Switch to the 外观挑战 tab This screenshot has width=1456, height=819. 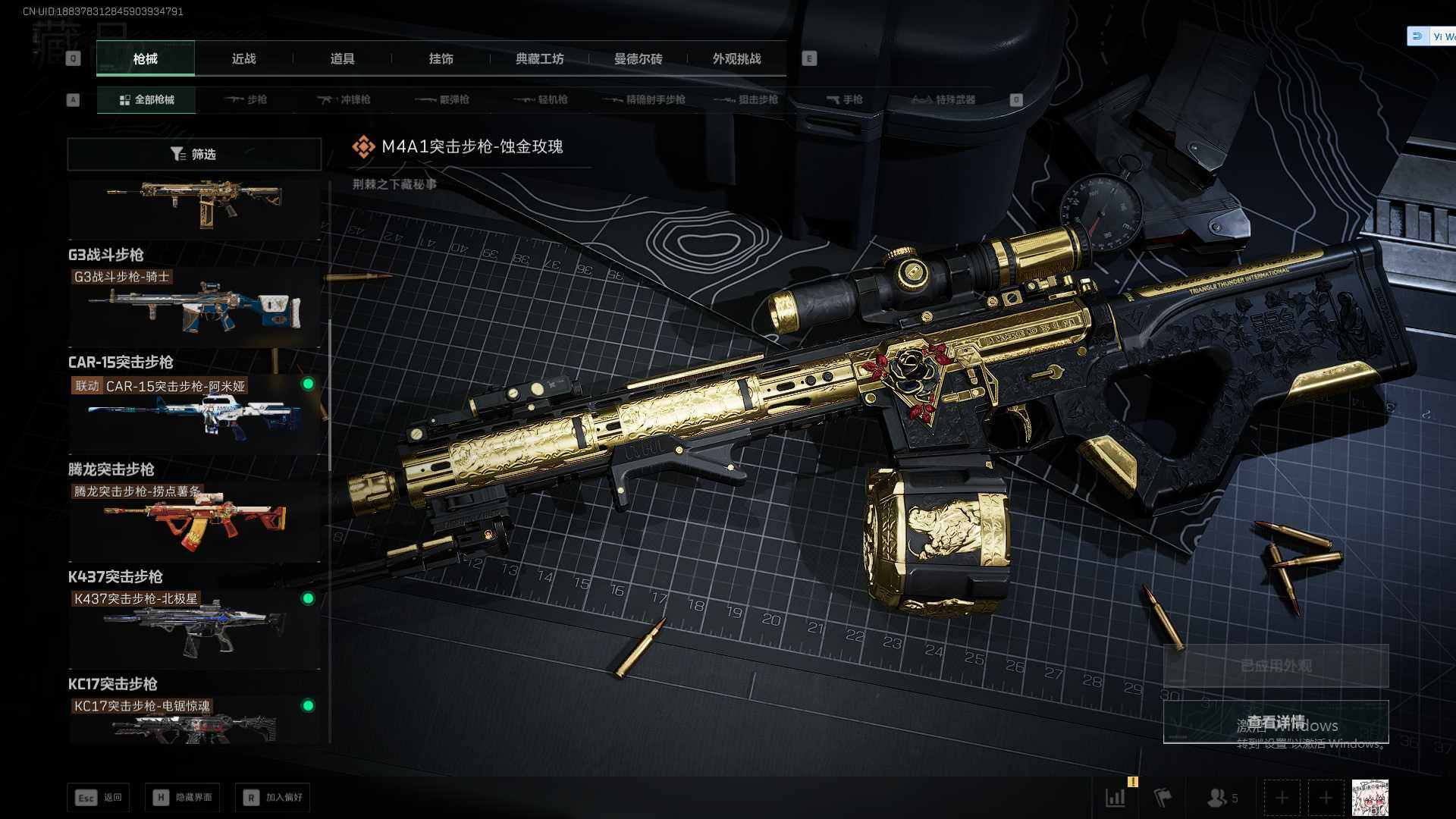736,58
